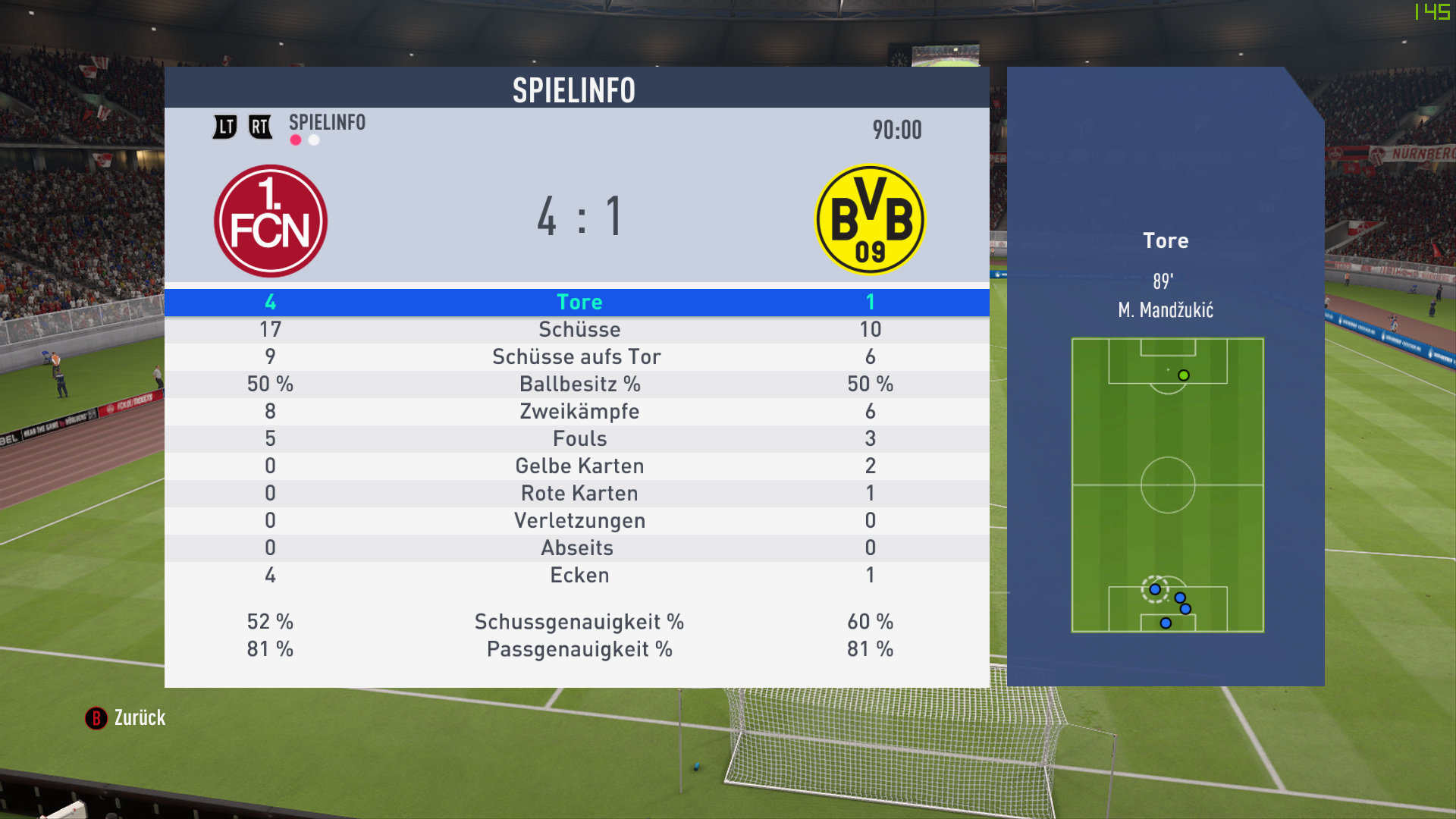Choose the Schüsse statistics row
The width and height of the screenshot is (1456, 819).
coord(579,329)
